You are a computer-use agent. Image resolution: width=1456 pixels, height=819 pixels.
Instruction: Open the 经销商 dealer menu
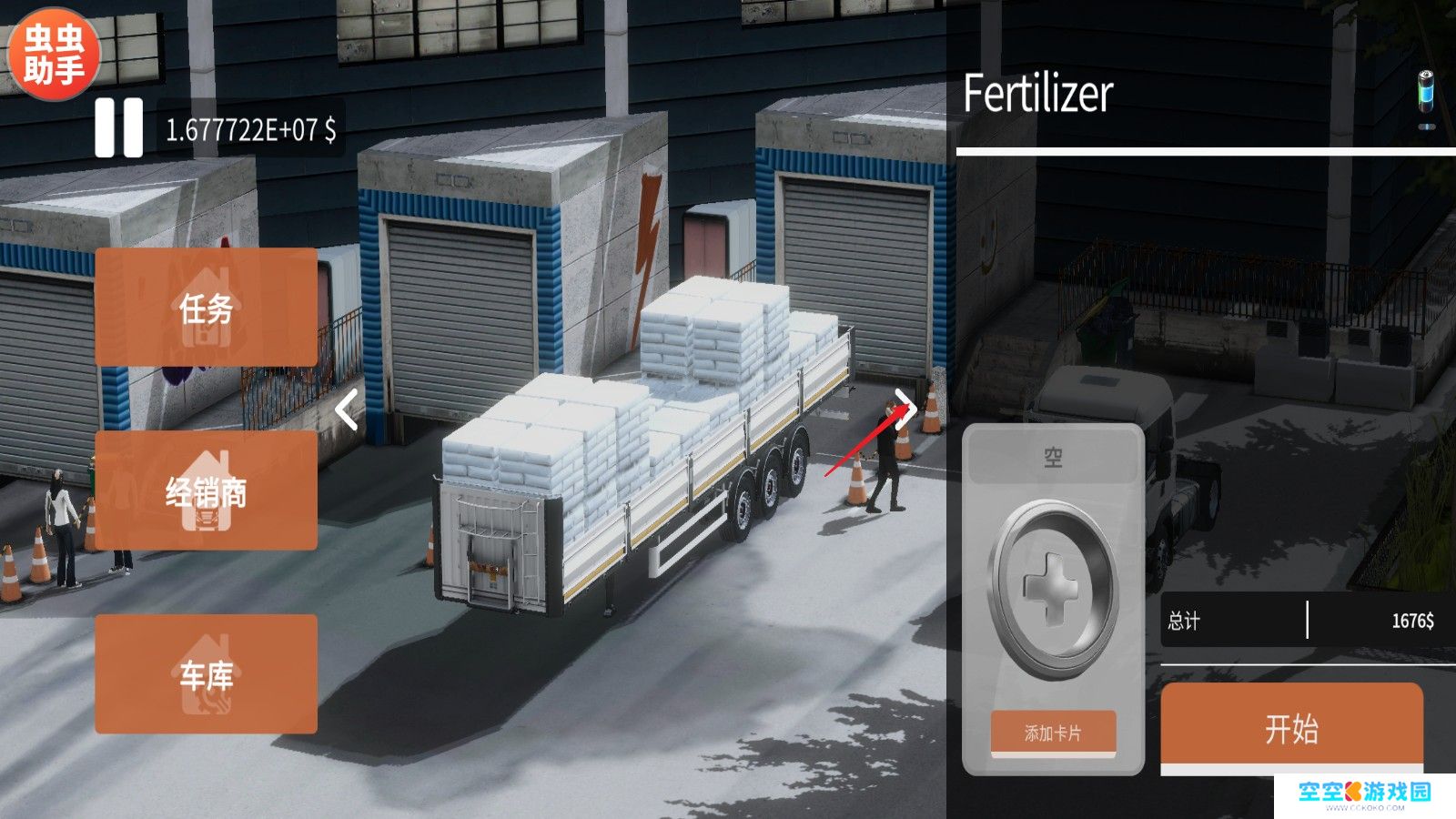click(207, 490)
